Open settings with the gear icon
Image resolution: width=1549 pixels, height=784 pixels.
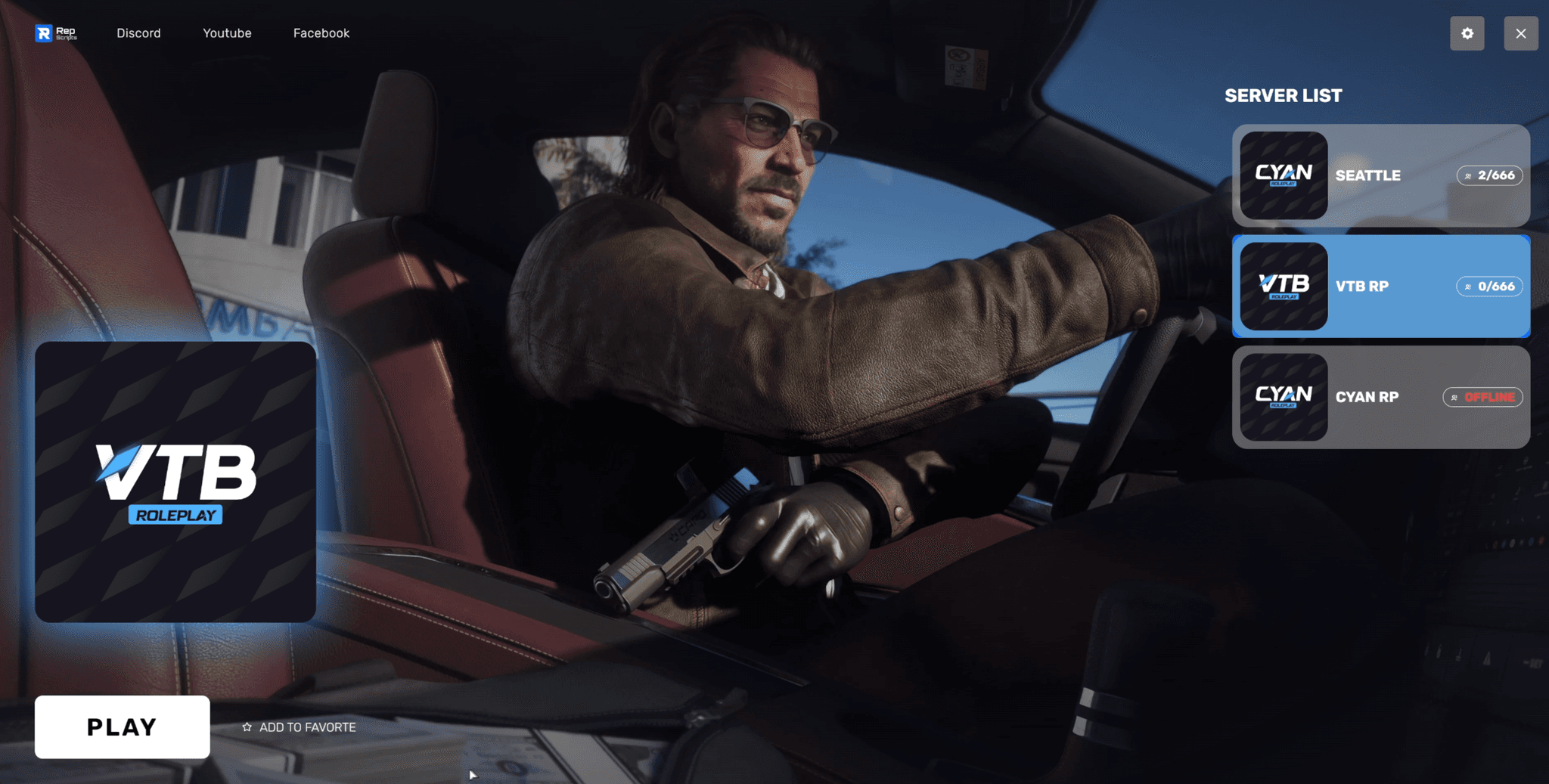(1467, 33)
